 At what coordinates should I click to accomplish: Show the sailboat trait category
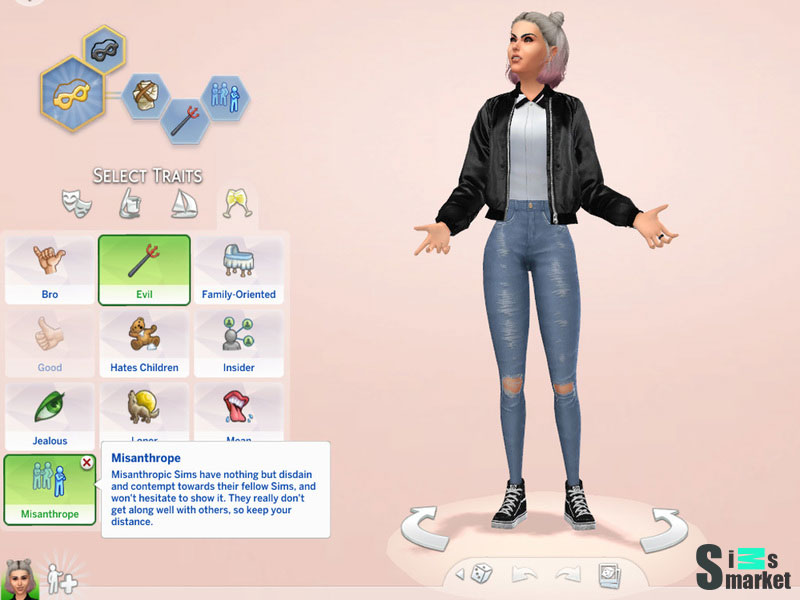(182, 204)
